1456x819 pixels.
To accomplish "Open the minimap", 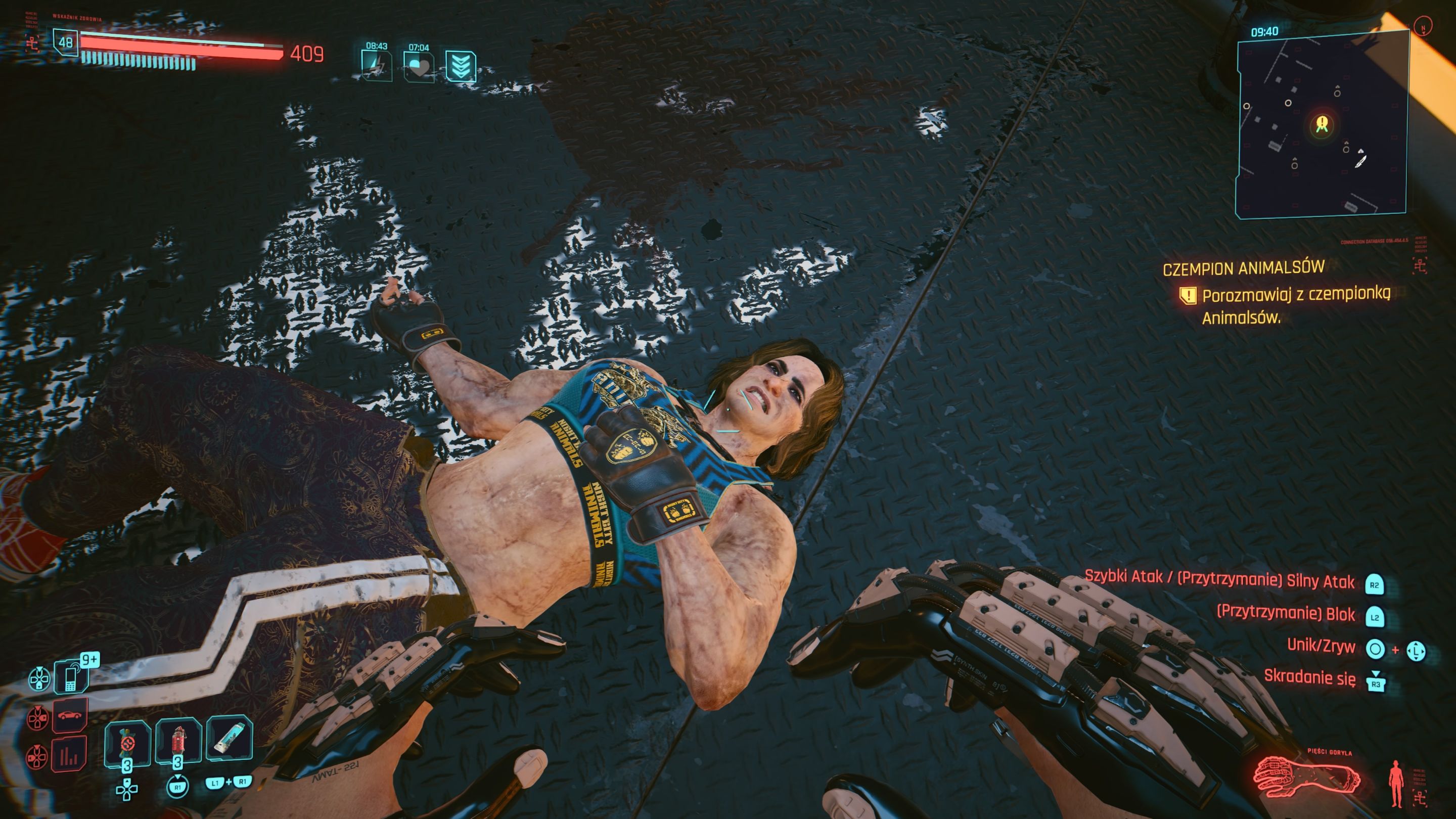I will coord(1321,124).
